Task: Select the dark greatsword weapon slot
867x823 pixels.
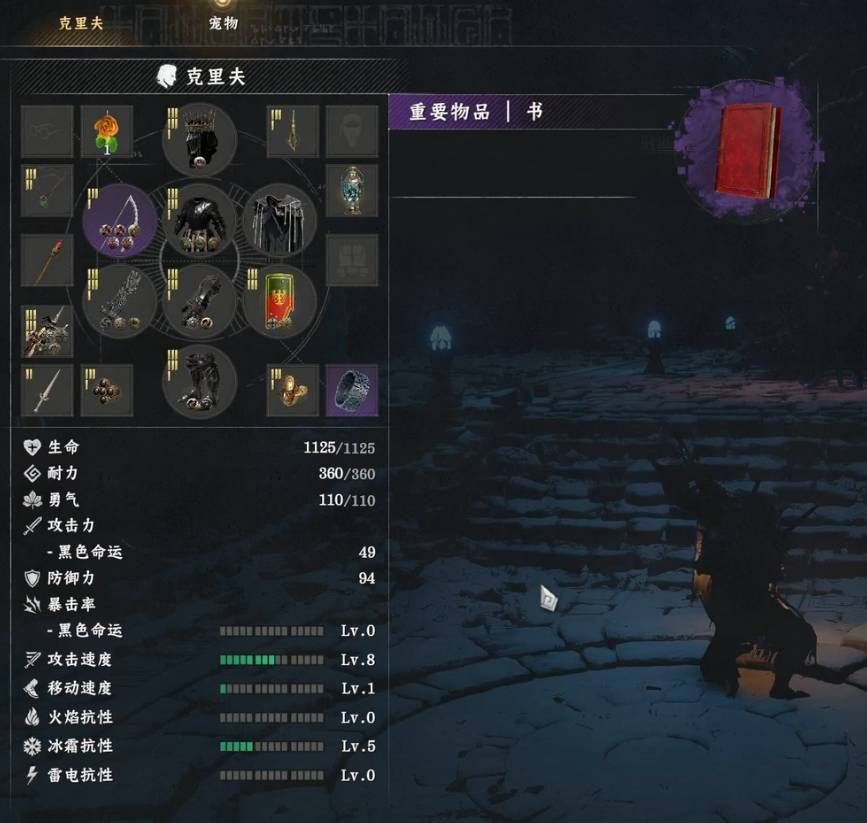Action: [x=120, y=301]
